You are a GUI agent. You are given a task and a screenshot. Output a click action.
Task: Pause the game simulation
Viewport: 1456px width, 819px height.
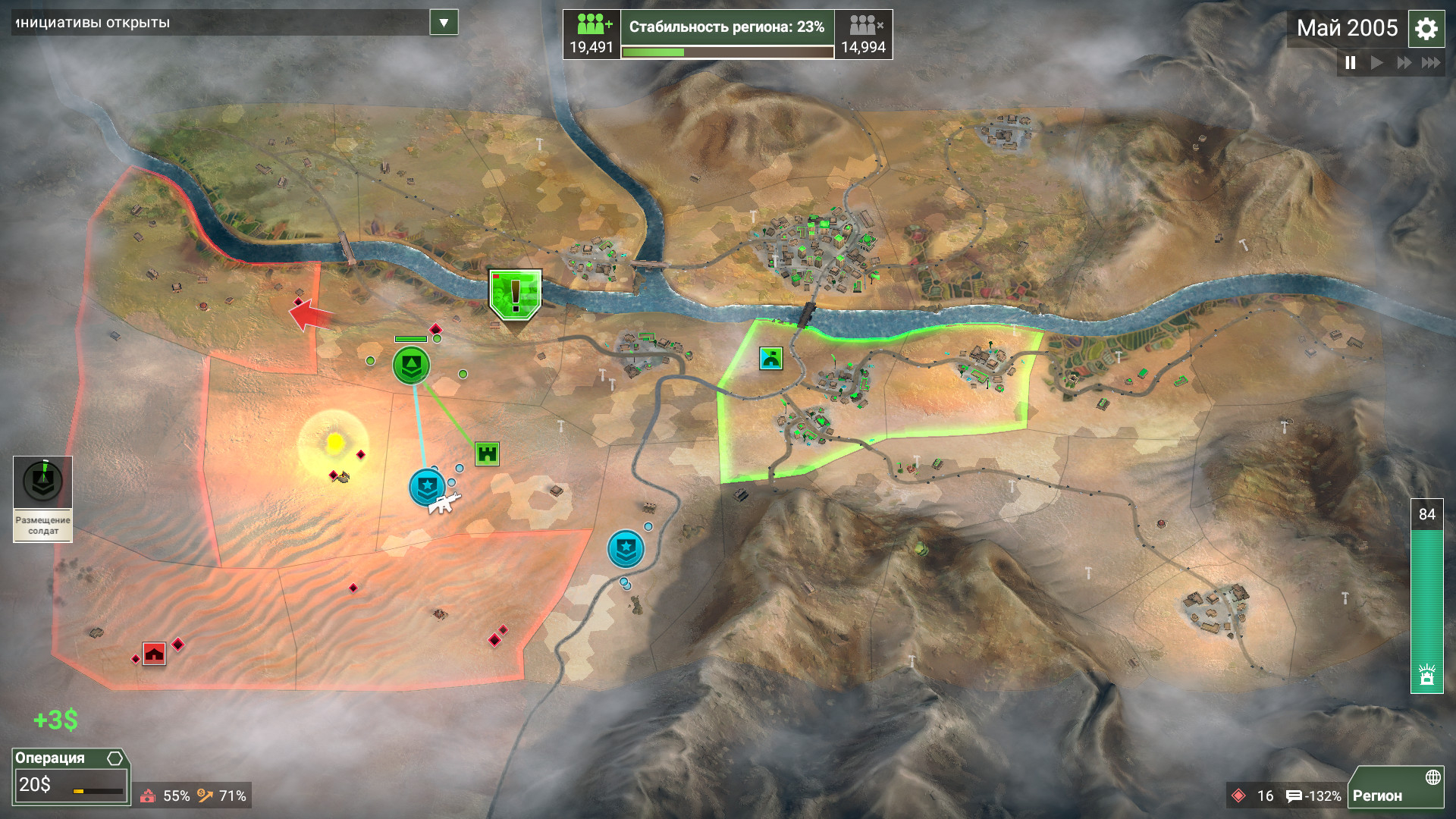pyautogui.click(x=1351, y=64)
